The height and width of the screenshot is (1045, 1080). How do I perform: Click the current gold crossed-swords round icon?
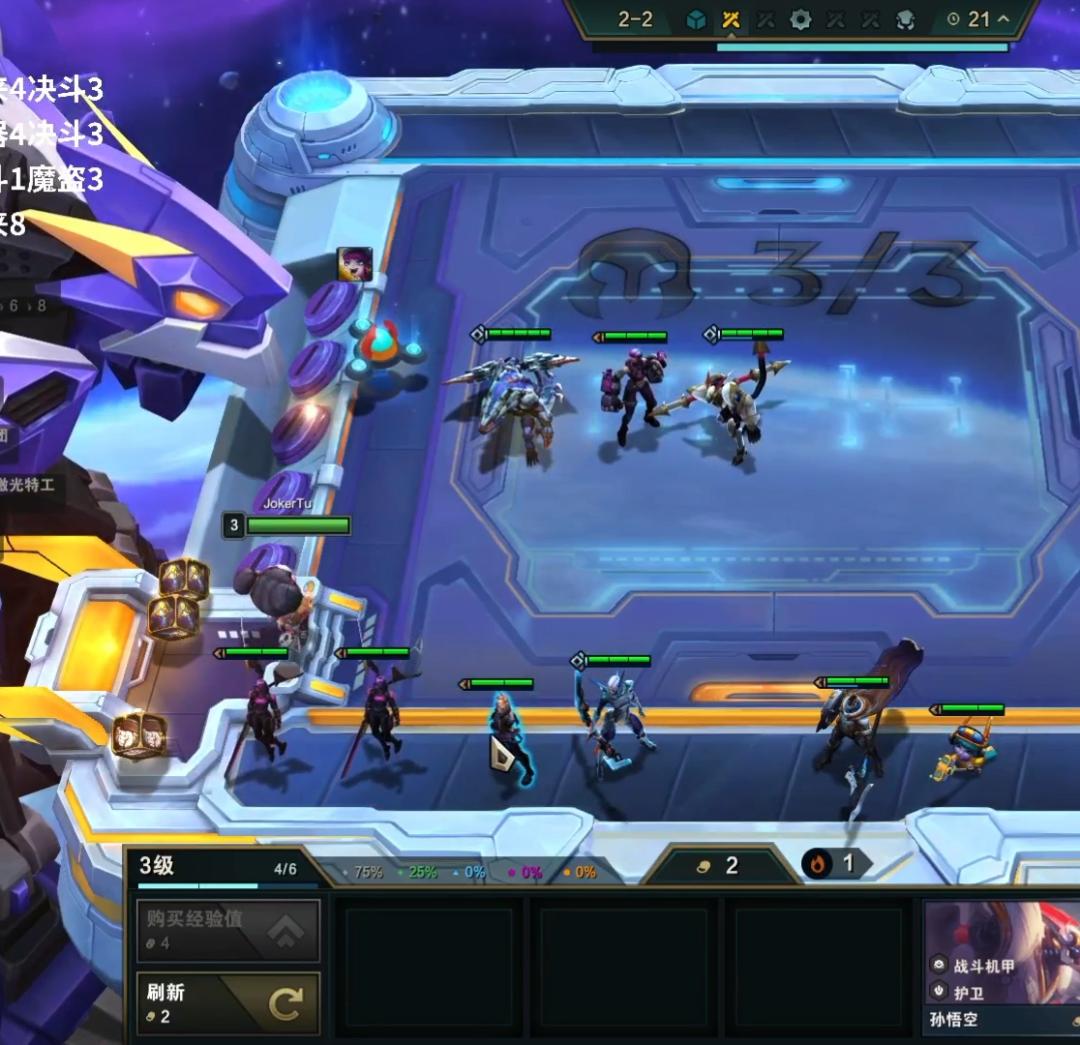click(731, 19)
